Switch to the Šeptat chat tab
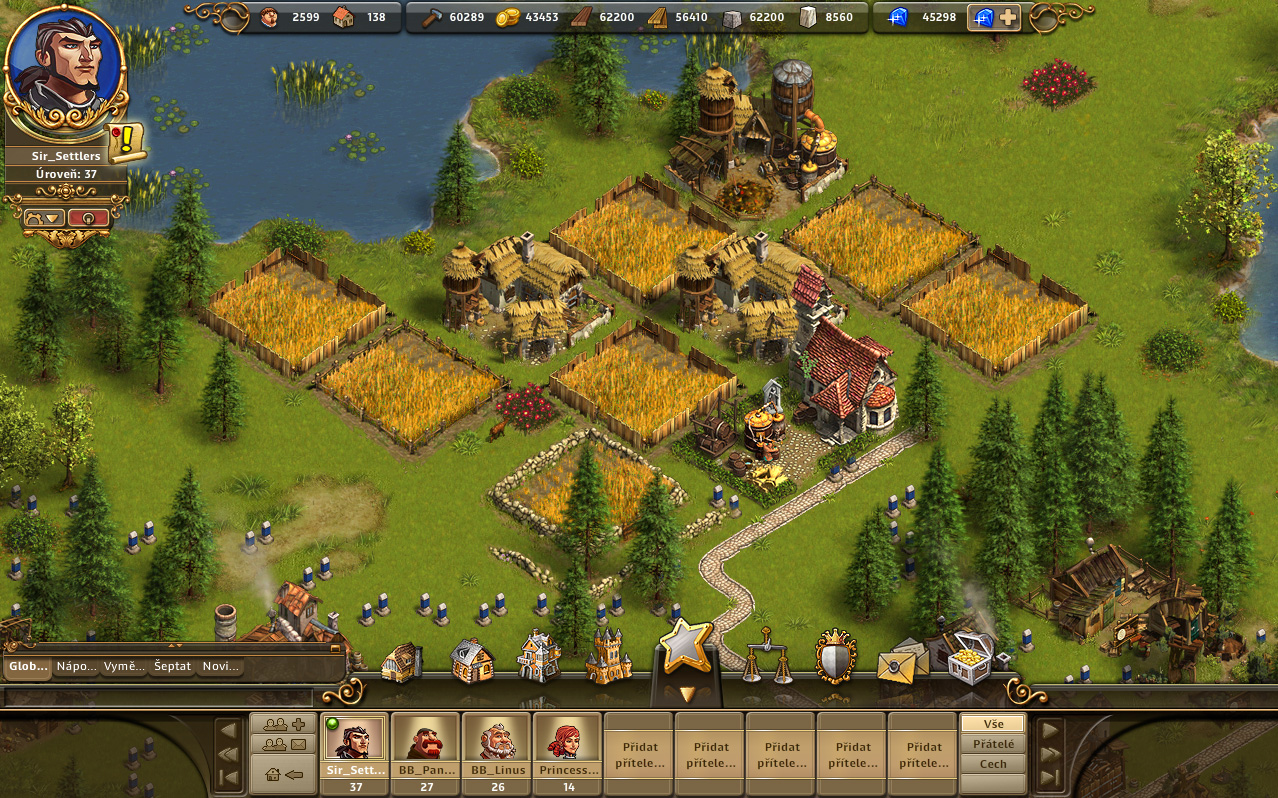 coord(172,667)
